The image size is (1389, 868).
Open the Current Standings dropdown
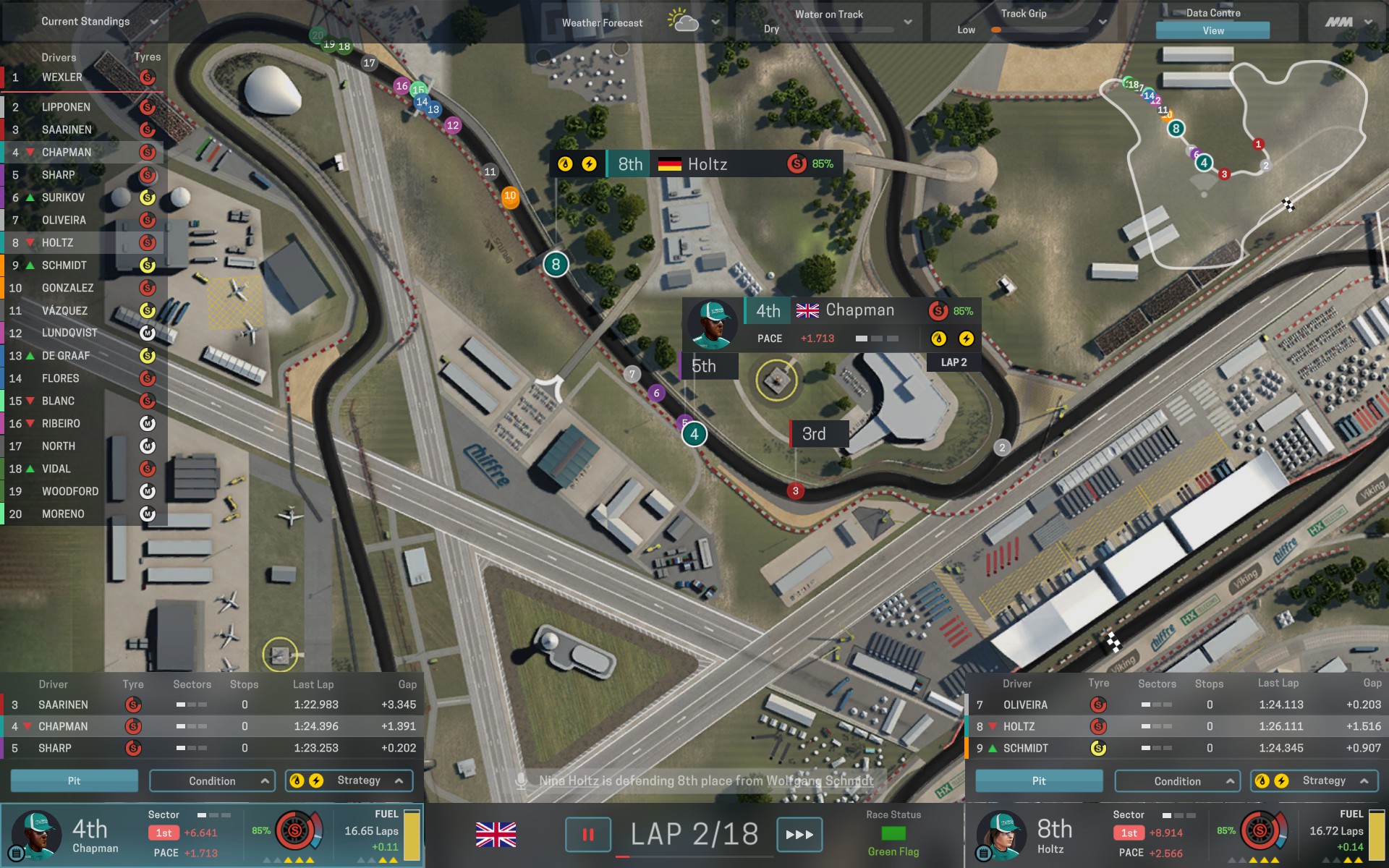tap(153, 22)
